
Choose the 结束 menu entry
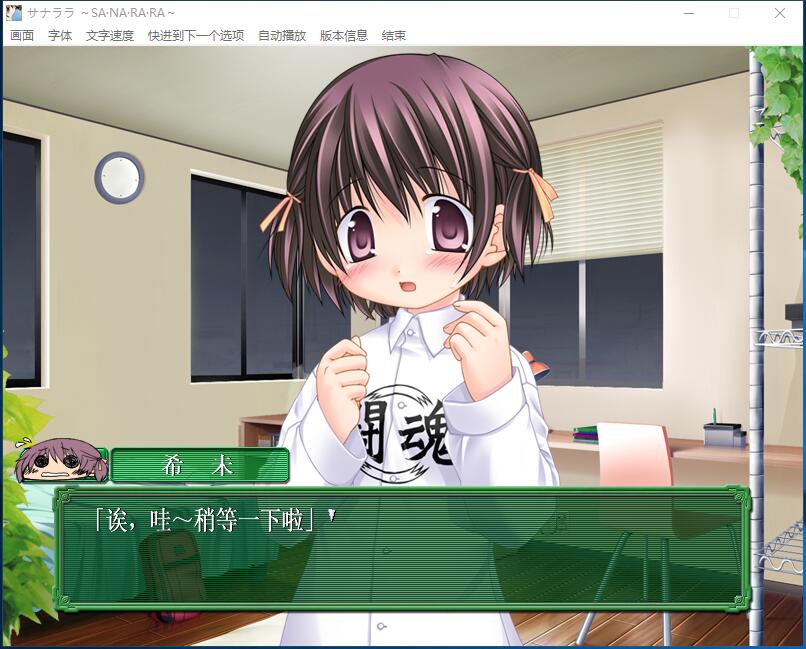pos(394,36)
